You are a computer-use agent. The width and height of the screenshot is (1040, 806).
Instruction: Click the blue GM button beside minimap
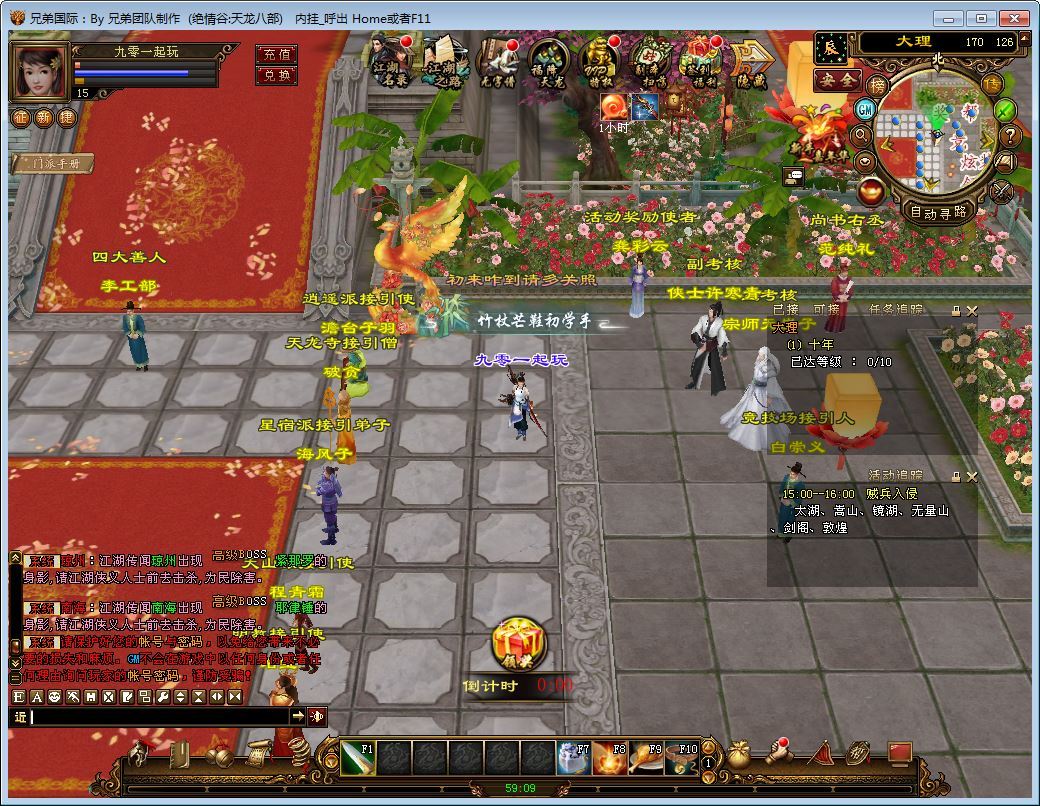tap(866, 109)
